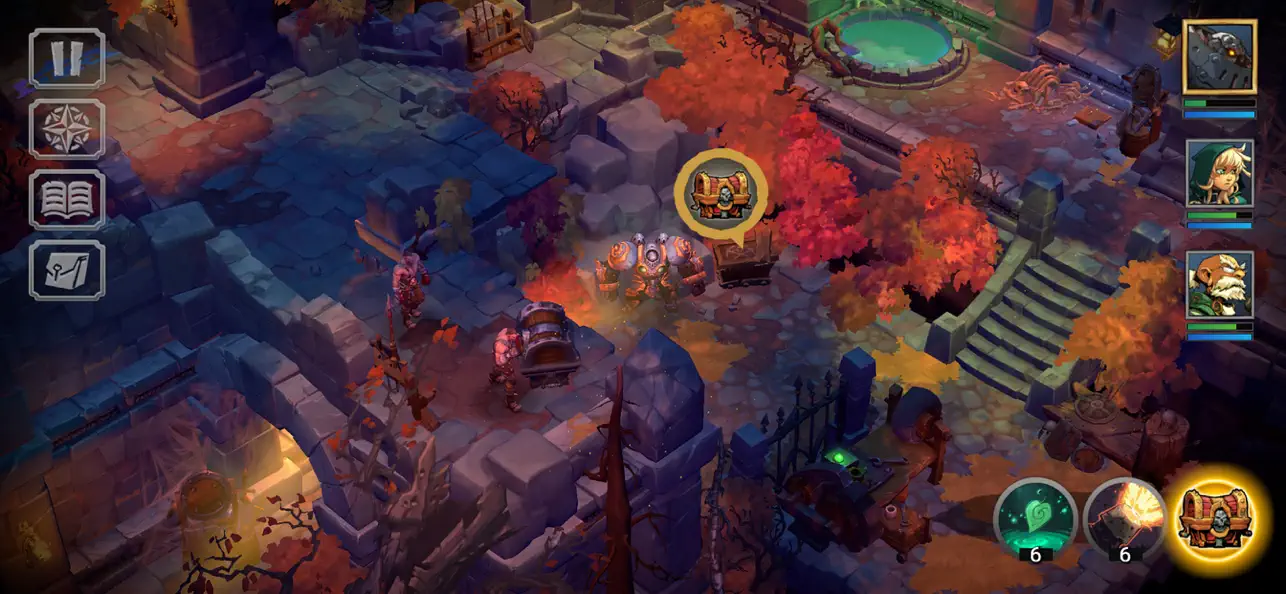Activate the green leaf swirl ability
1286x594 pixels.
[x=1034, y=517]
